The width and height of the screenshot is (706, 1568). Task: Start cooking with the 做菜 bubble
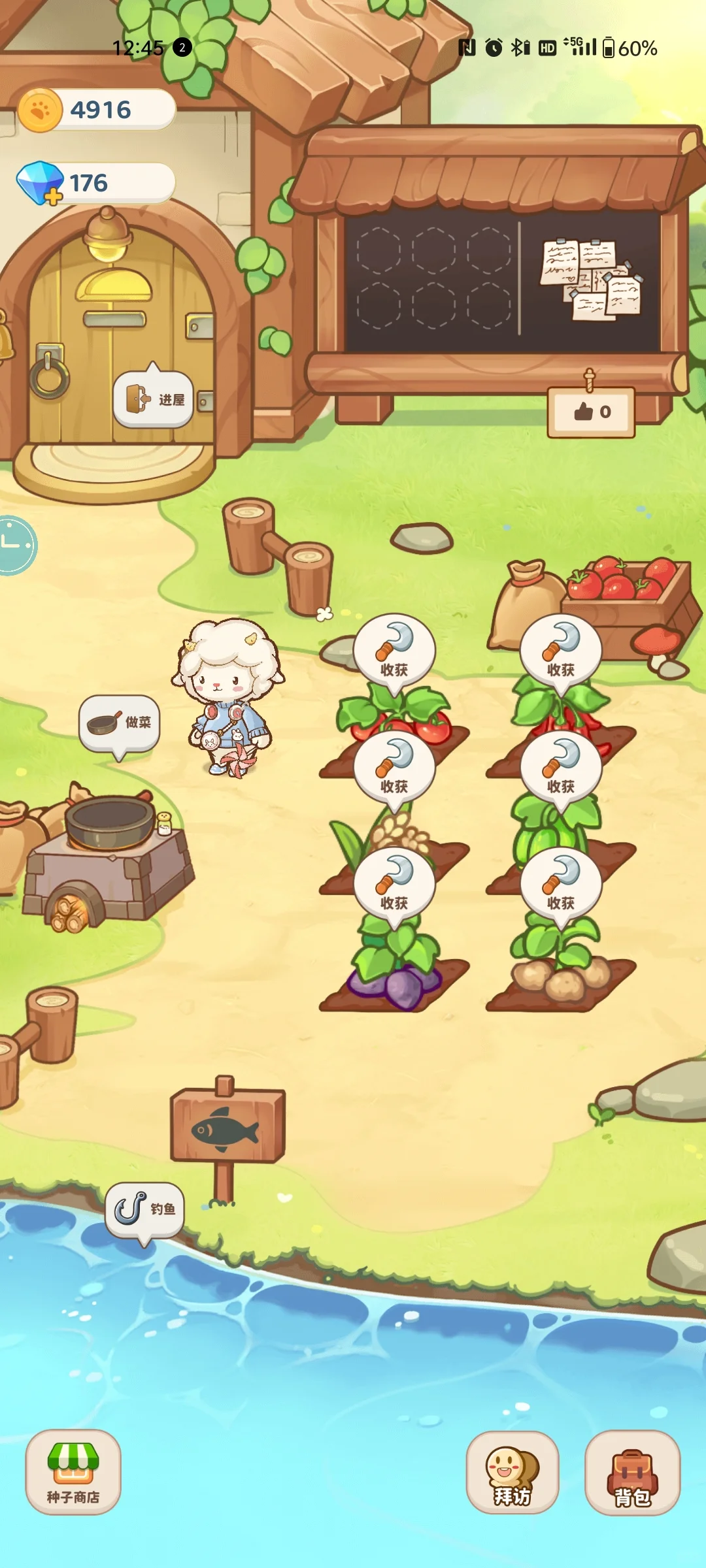coord(120,723)
